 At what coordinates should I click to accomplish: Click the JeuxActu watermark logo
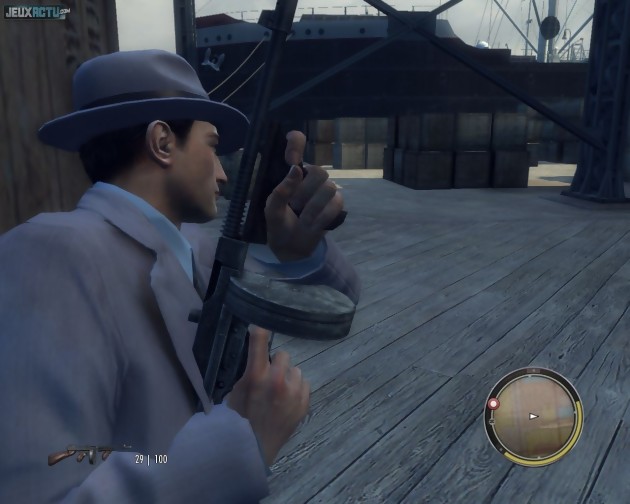click(36, 12)
